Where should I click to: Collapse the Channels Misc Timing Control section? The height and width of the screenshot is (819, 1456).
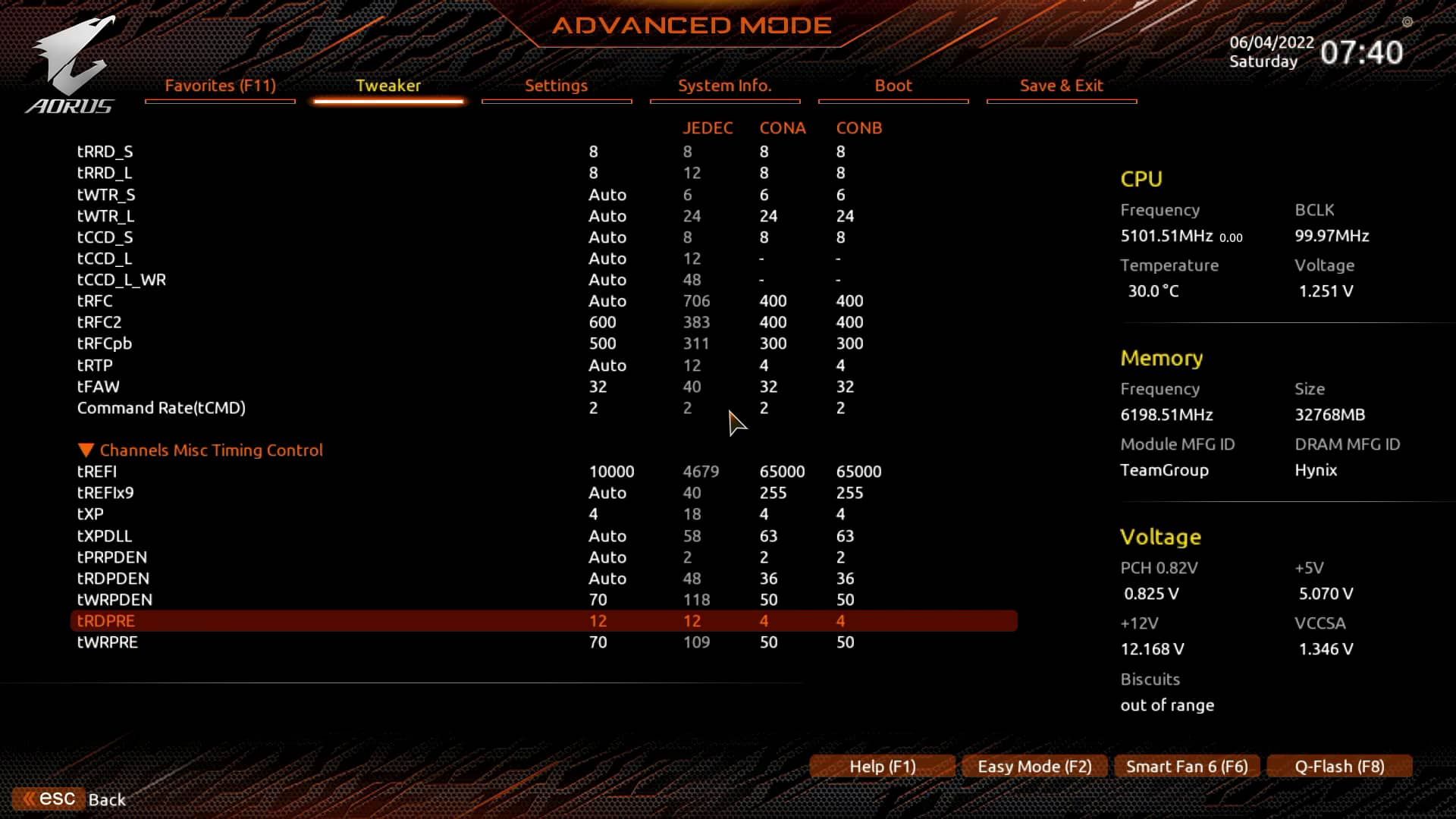[x=199, y=450]
